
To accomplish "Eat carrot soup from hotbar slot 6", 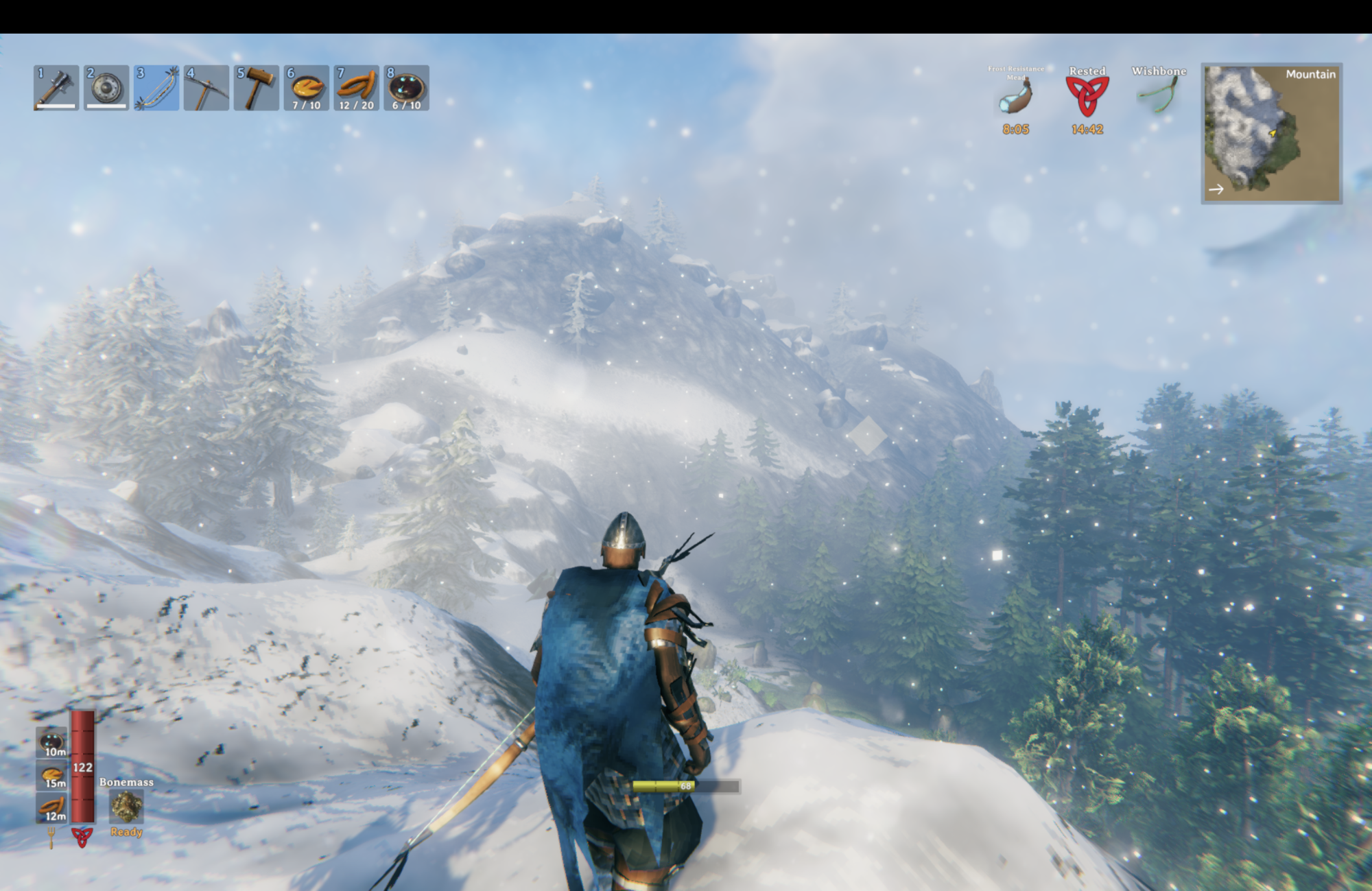I will click(307, 88).
